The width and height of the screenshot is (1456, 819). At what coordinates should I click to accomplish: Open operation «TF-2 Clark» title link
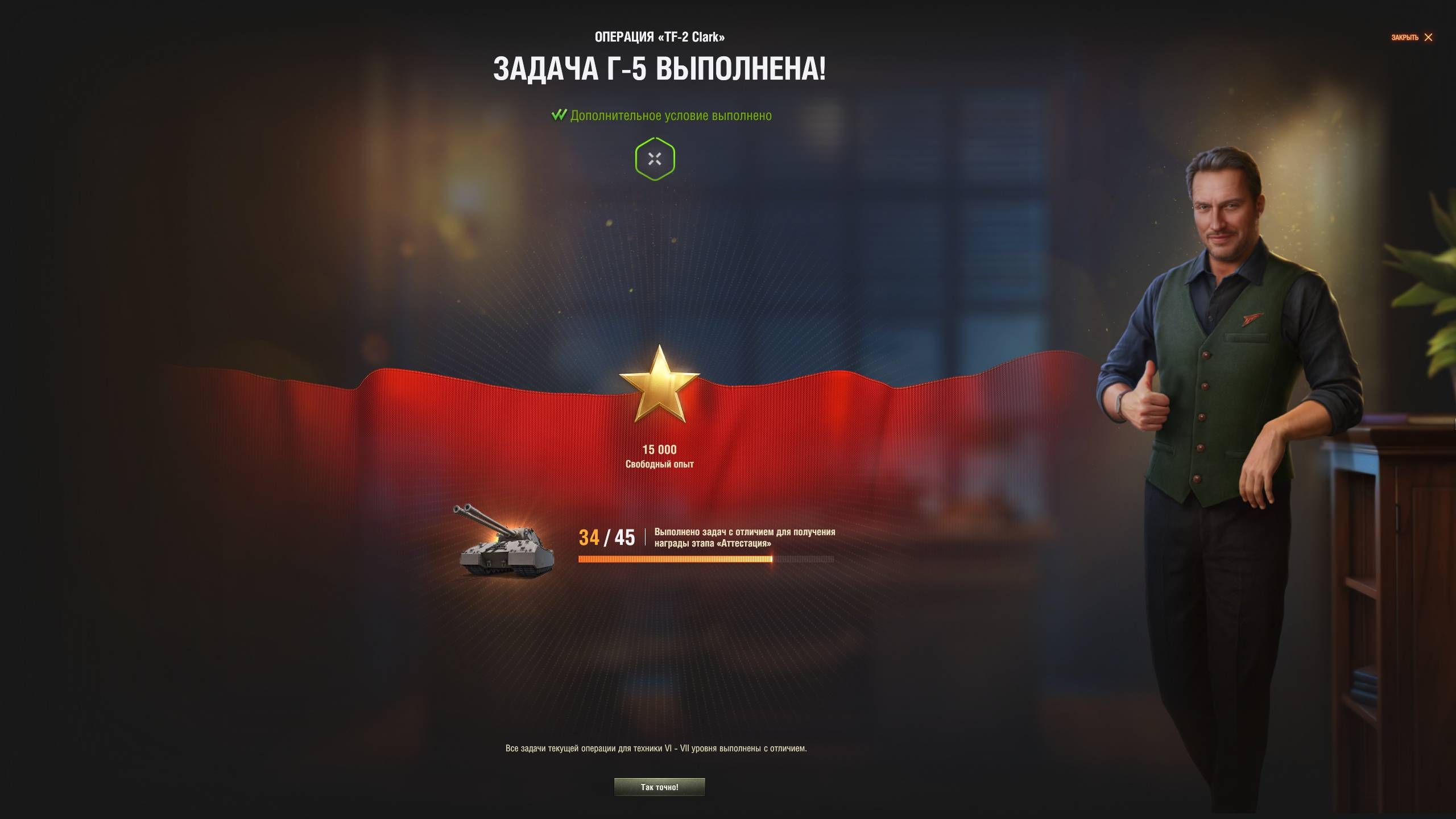click(660, 35)
